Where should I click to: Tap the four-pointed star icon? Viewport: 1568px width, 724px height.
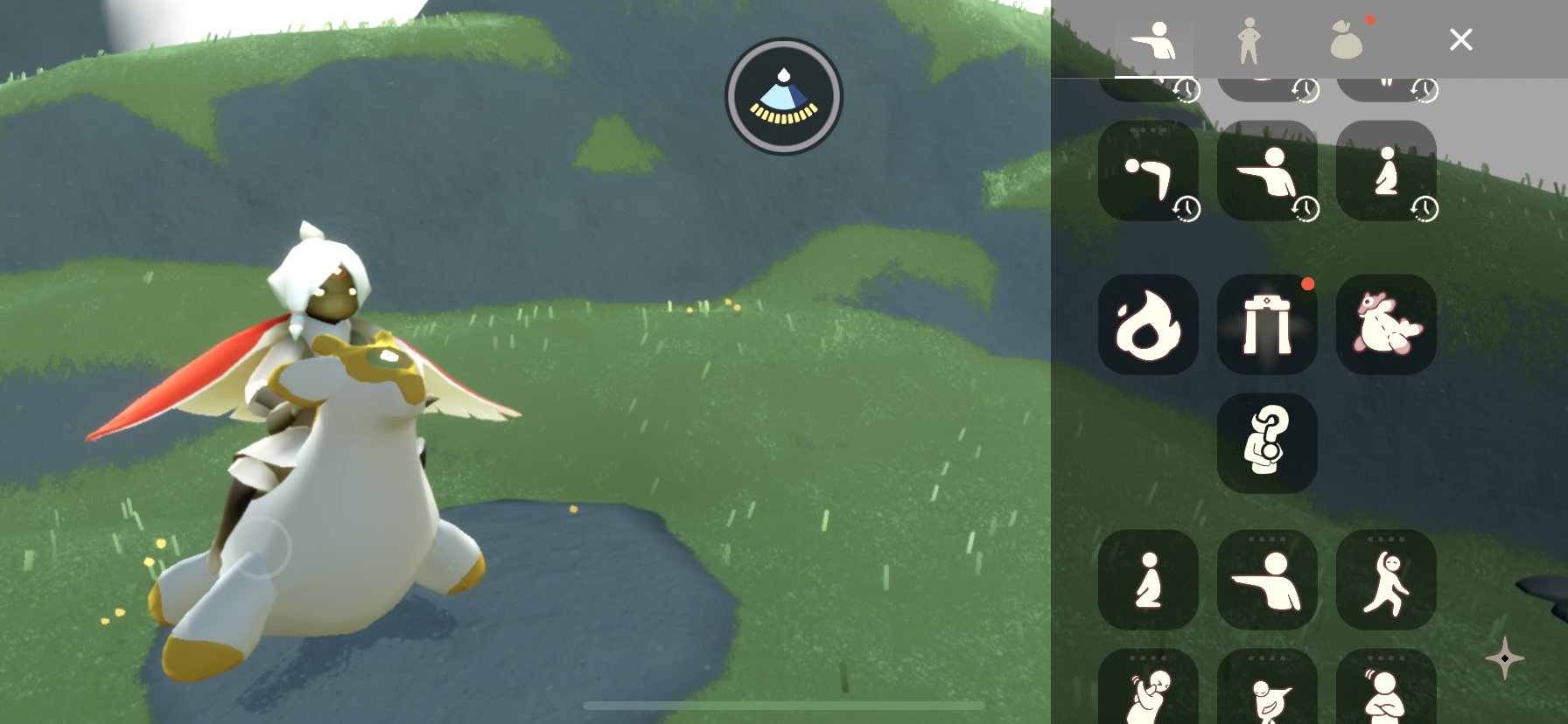1504,658
